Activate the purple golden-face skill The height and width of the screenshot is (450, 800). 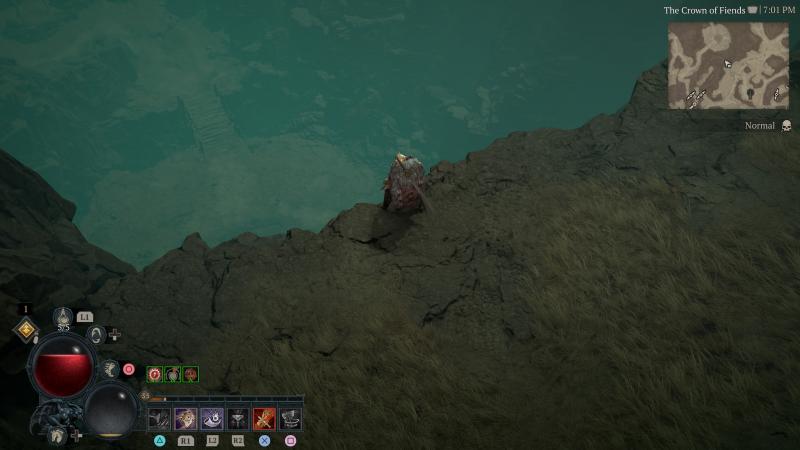click(186, 419)
